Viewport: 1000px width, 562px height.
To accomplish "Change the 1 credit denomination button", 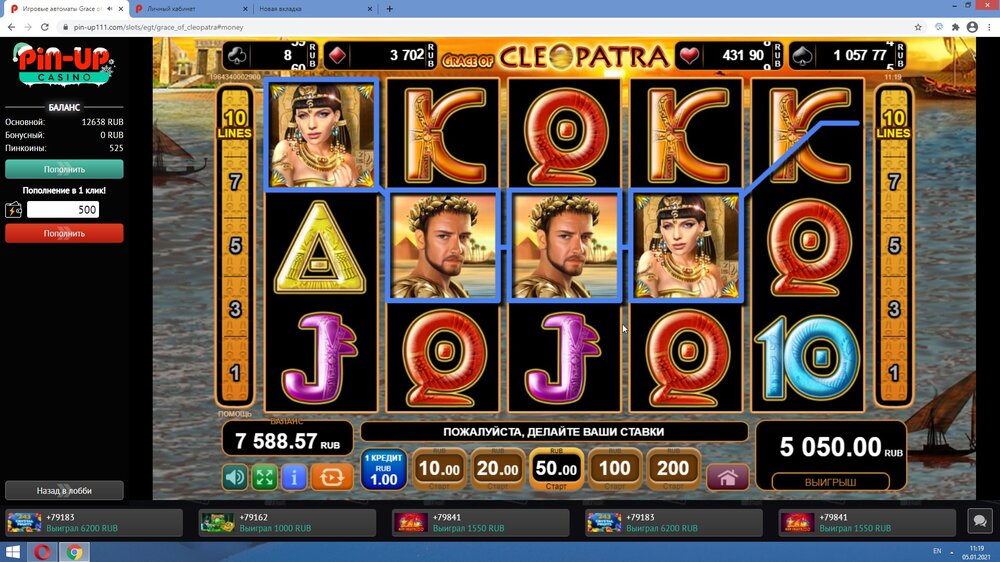I will (383, 469).
